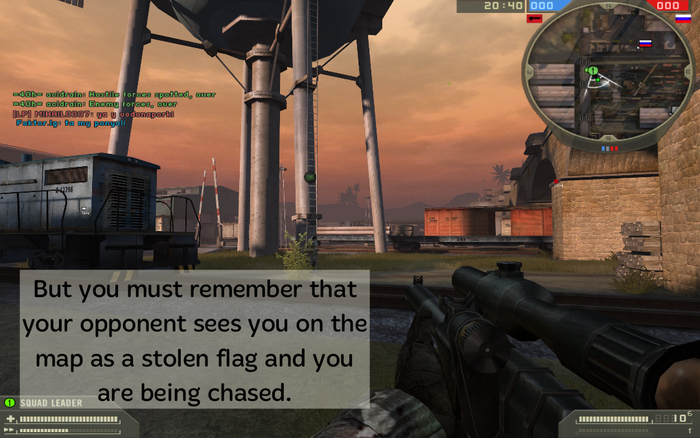
Task: Click the Squad Leader label
Action: (45, 403)
